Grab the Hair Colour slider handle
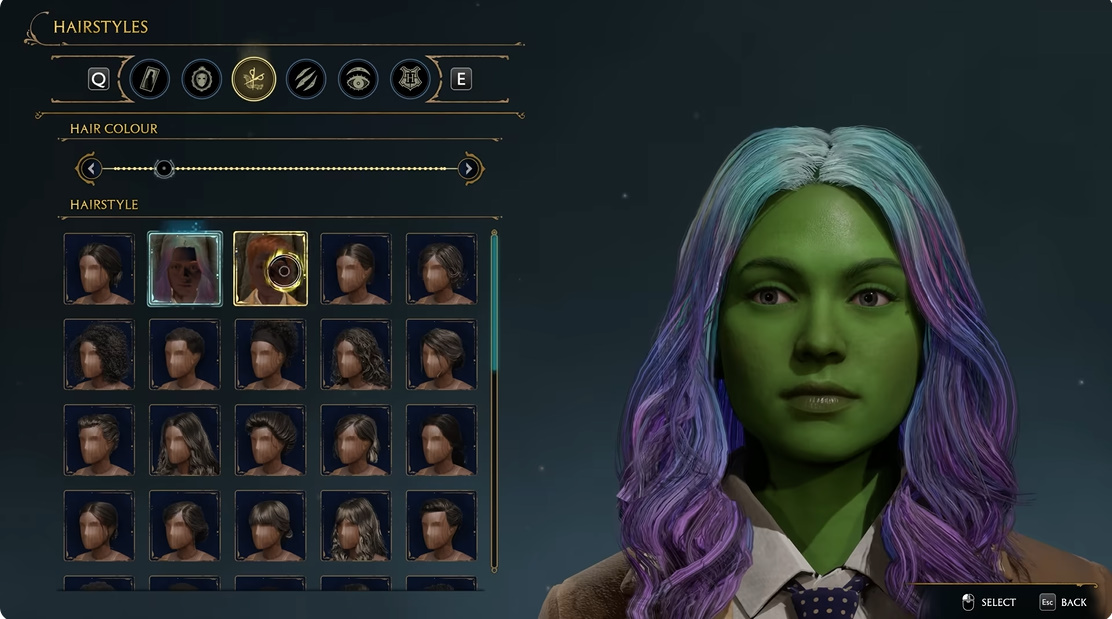This screenshot has height=619, width=1112. 165,168
